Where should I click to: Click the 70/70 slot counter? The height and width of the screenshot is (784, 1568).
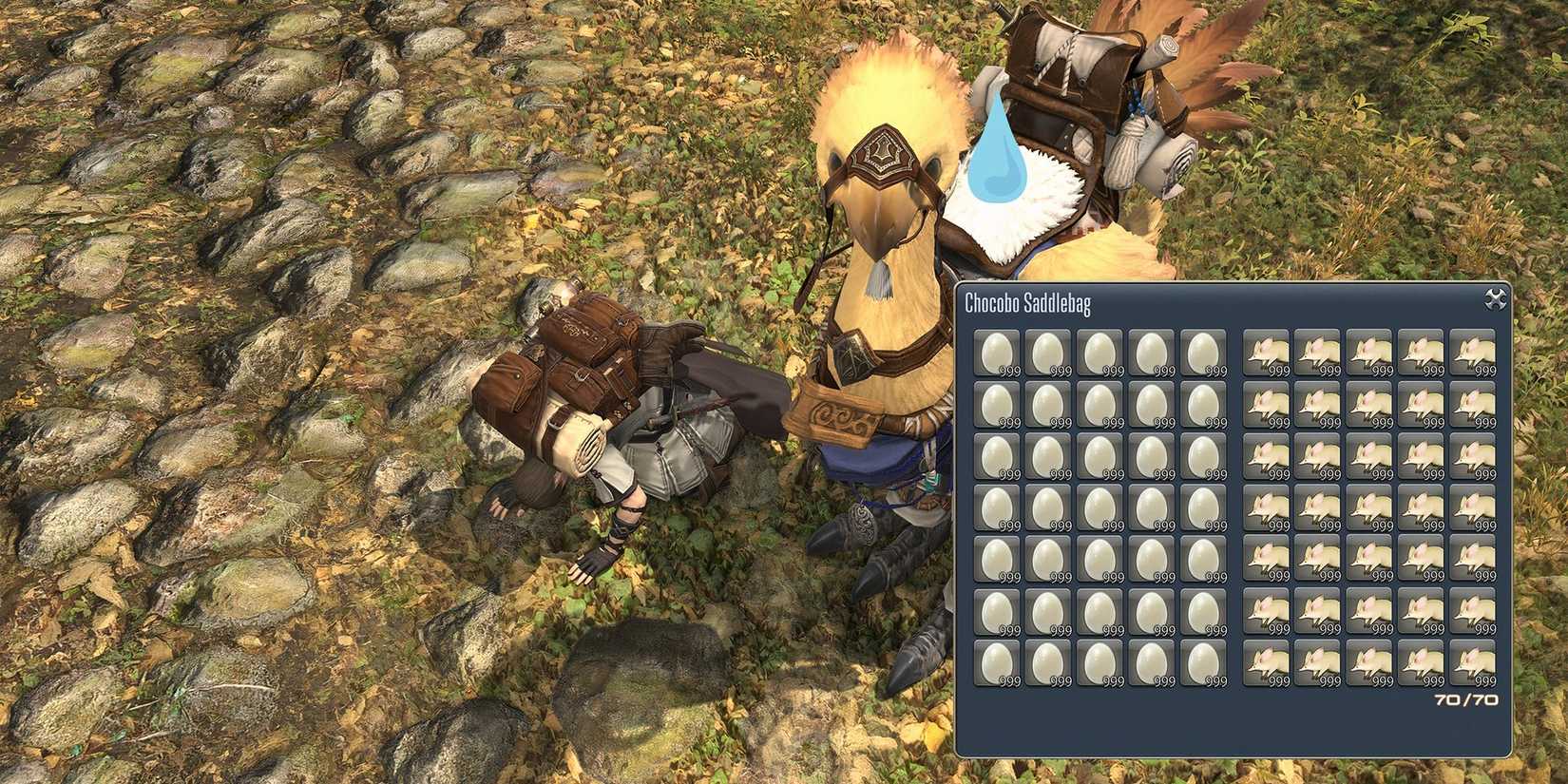point(1466,698)
